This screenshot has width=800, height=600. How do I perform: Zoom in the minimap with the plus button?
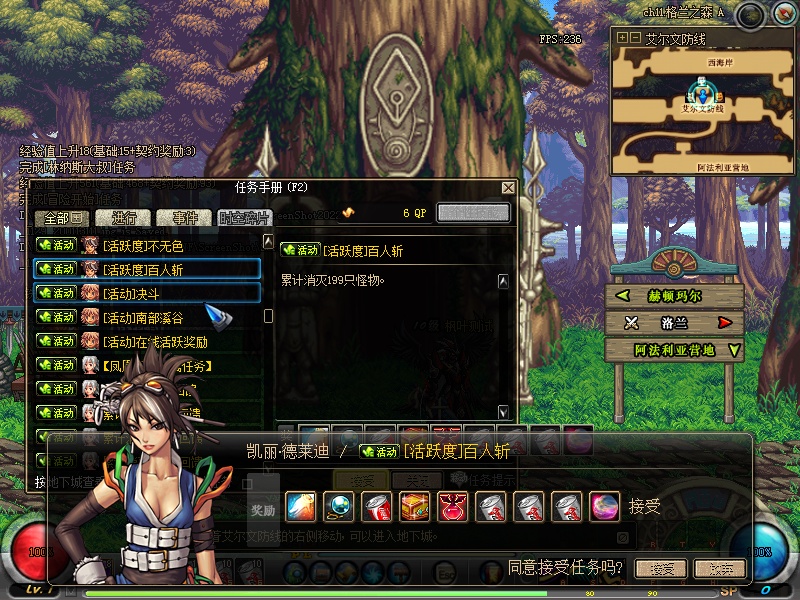point(622,37)
